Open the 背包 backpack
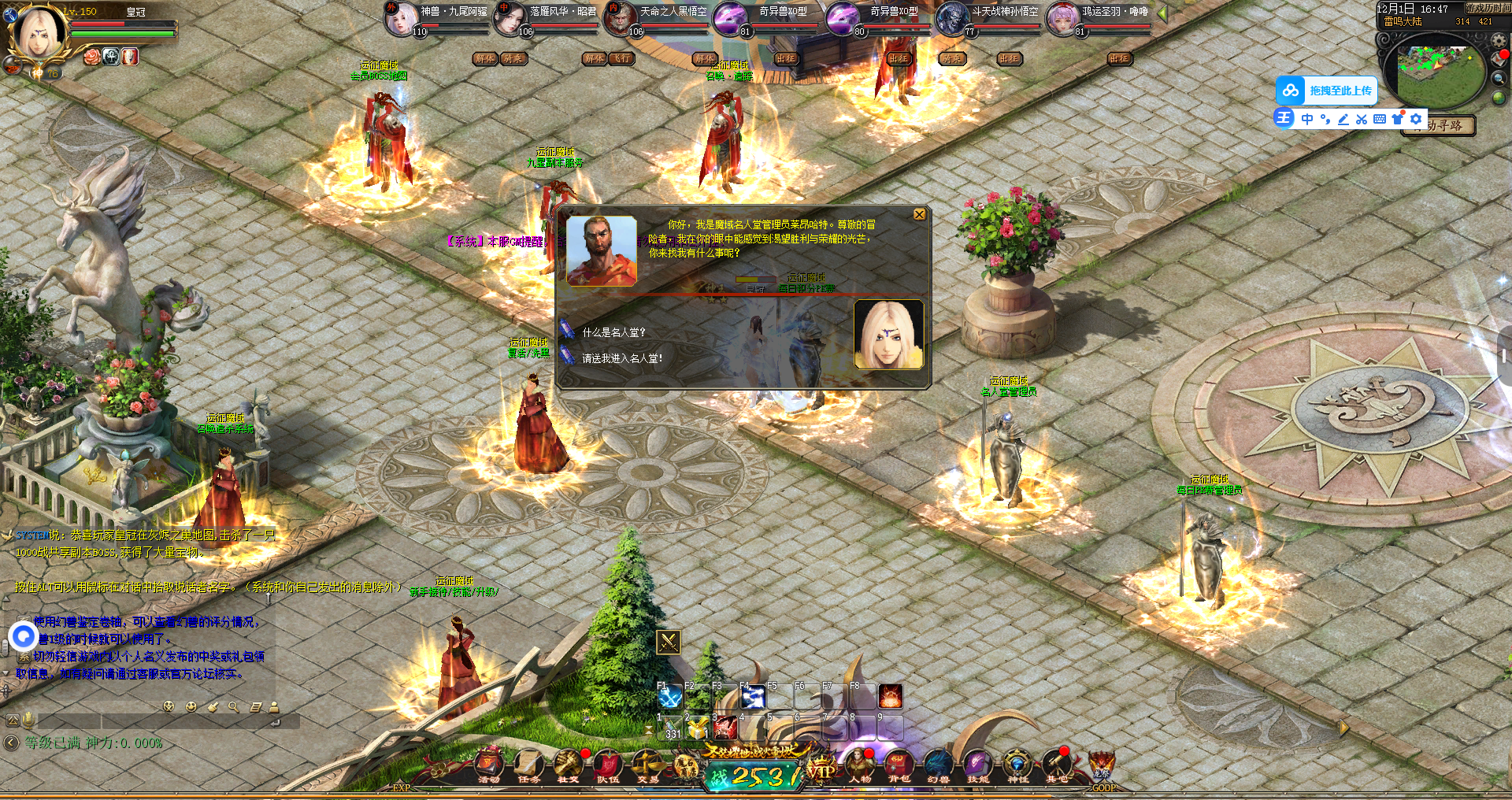1512x800 pixels. 899,765
